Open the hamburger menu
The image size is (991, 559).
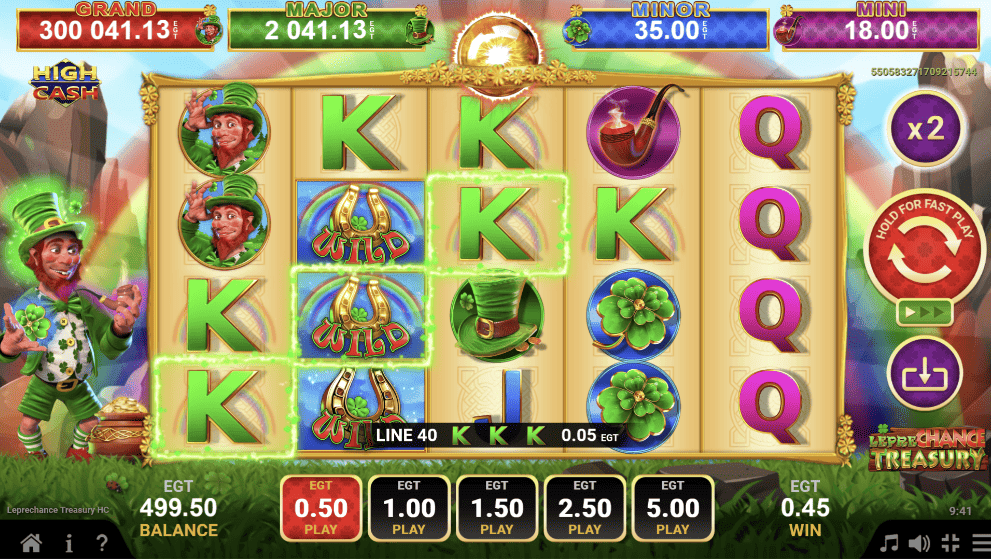978,544
